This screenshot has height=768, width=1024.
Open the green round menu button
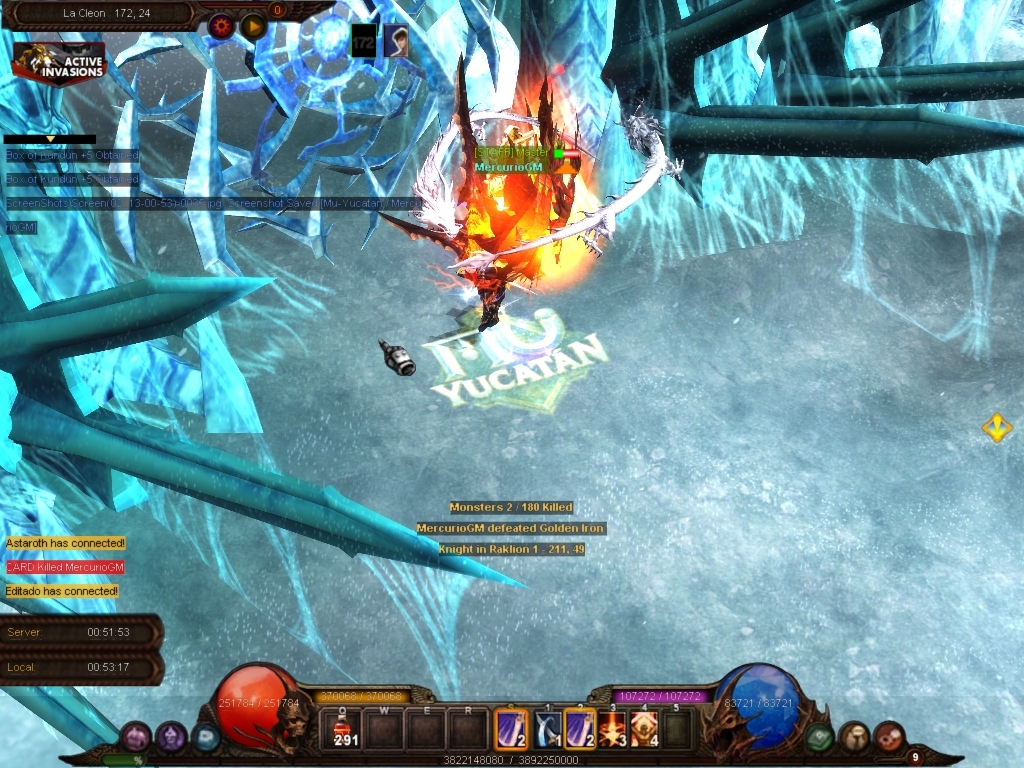coord(821,738)
